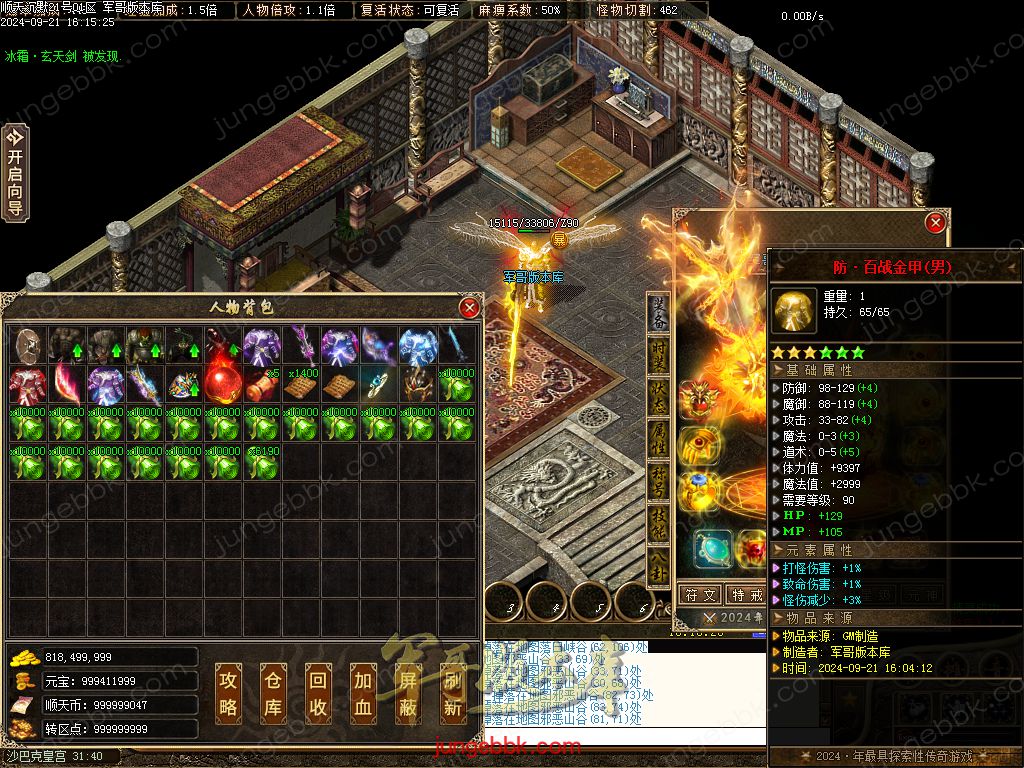Choose the green bundle stack marked x6190
This screenshot has width=1024, height=768.
(261, 463)
